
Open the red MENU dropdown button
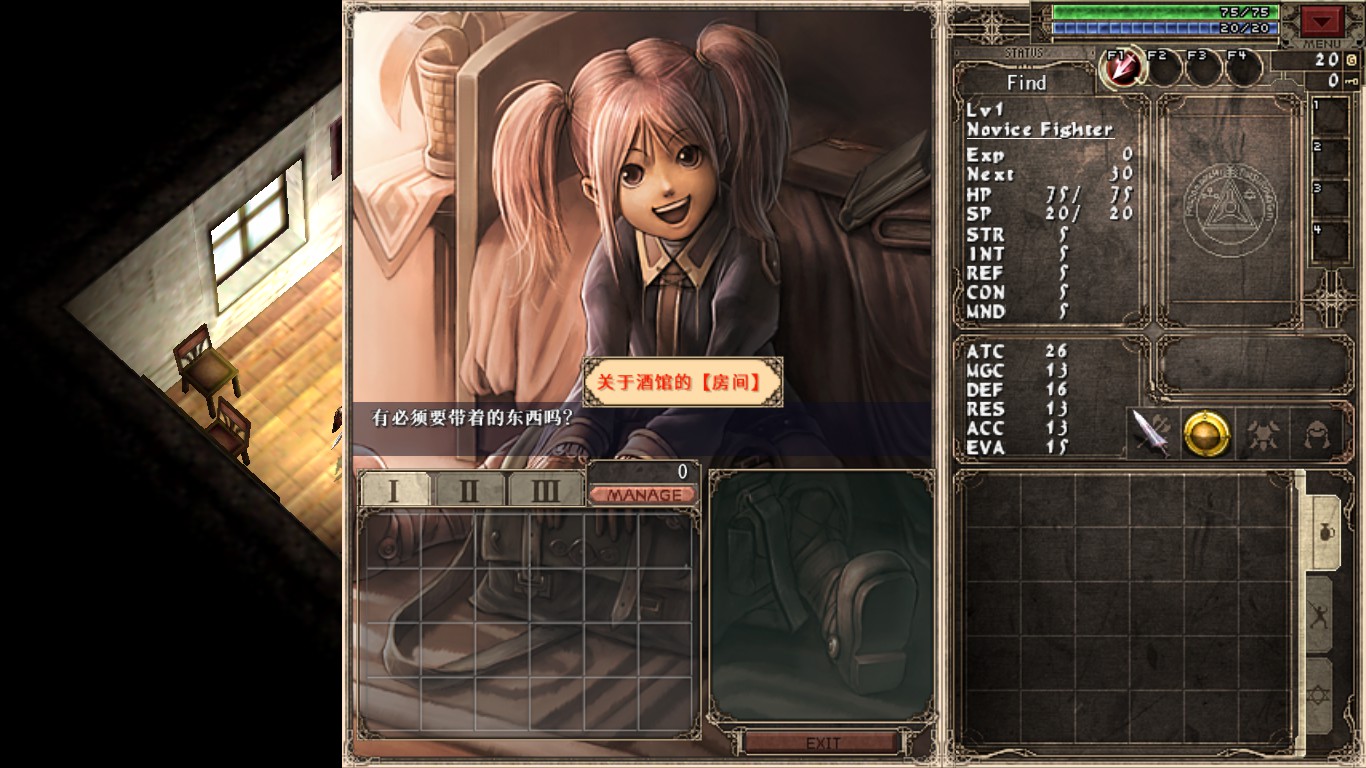click(1322, 20)
